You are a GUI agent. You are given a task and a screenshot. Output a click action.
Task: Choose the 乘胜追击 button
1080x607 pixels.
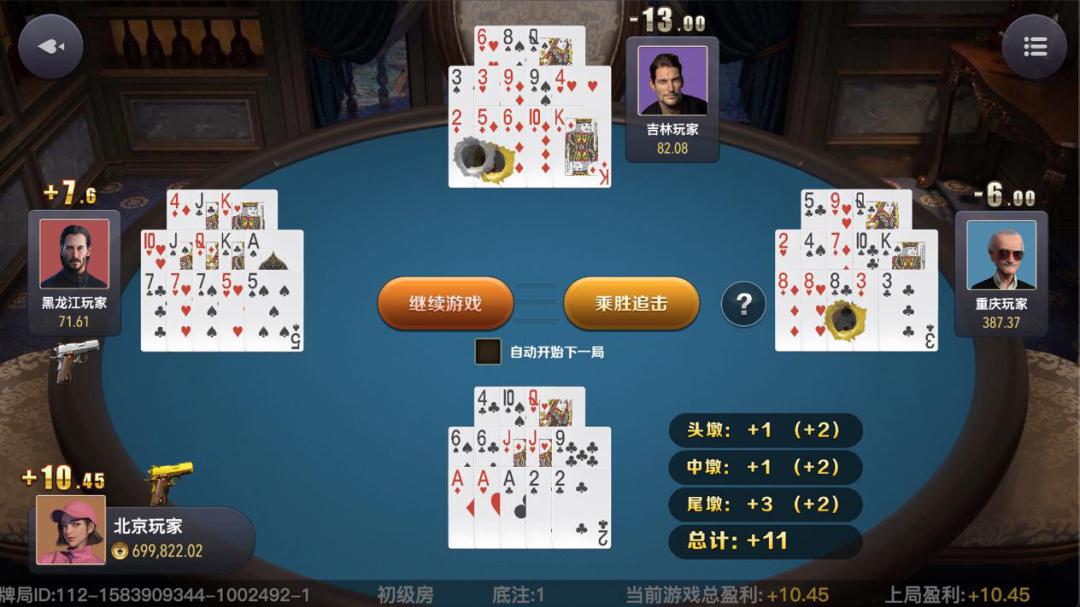(x=631, y=303)
